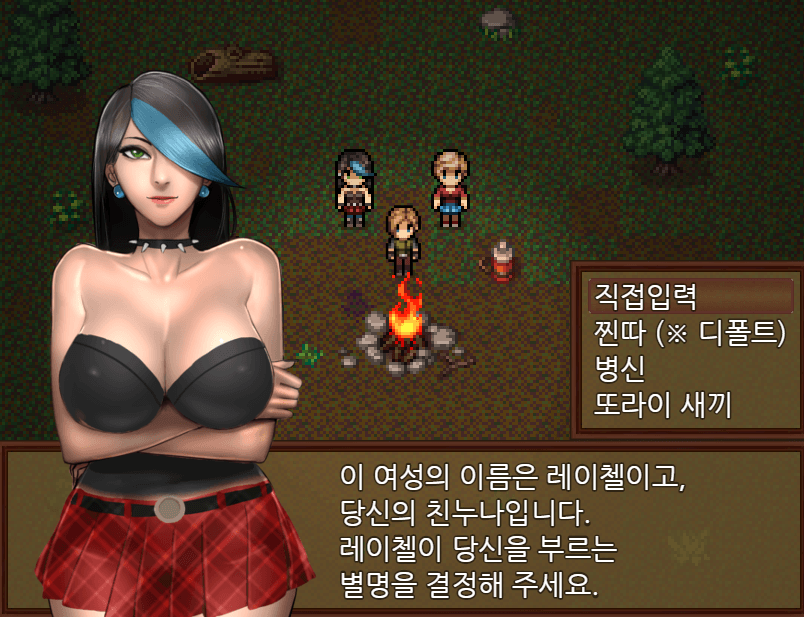804x617 pixels.
Task: Choose the 찐따 (※ 디폴트) nickname
Action: click(x=689, y=332)
